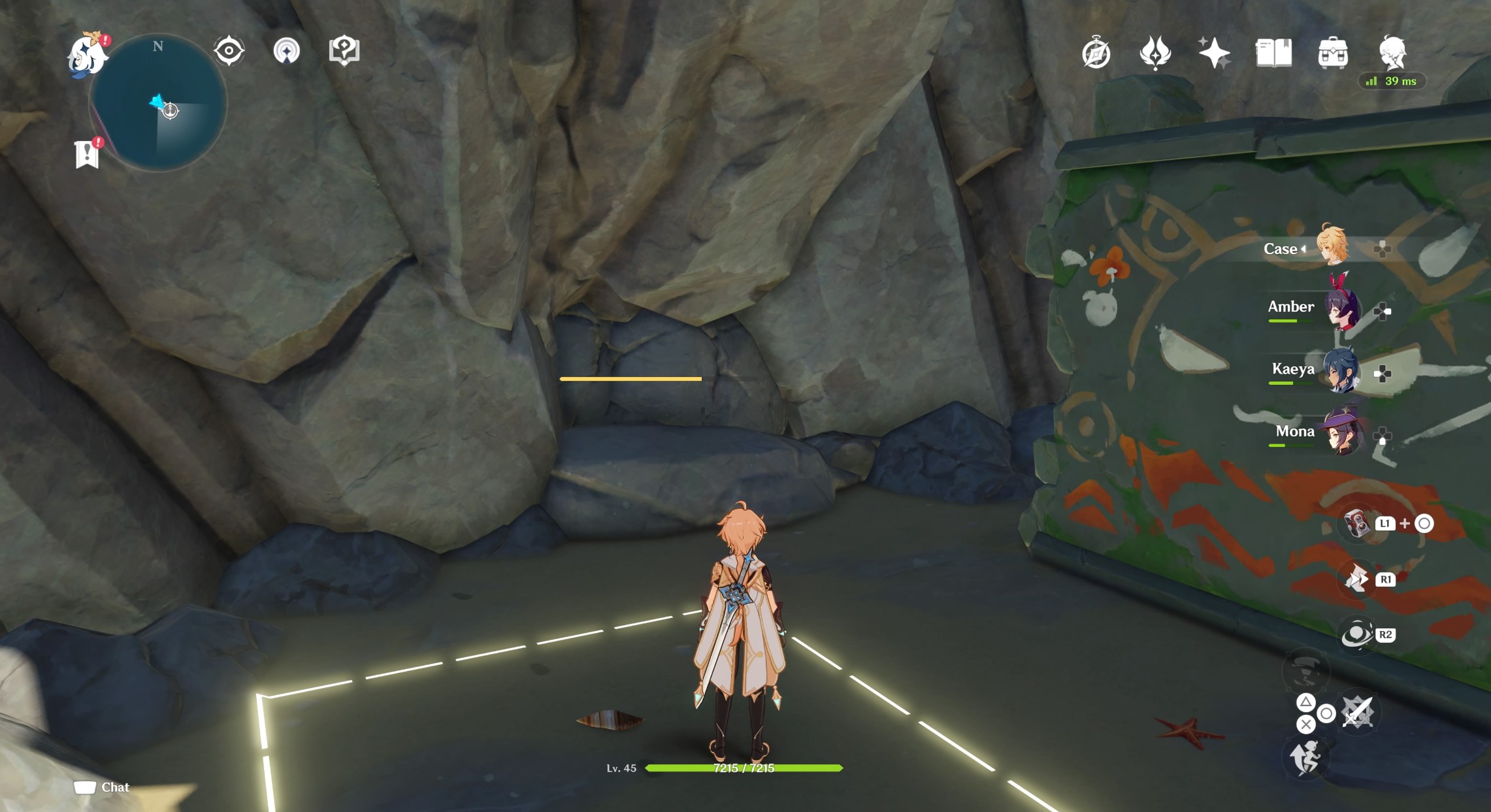
Task: Open the question-mark tutorial icon
Action: point(344,50)
